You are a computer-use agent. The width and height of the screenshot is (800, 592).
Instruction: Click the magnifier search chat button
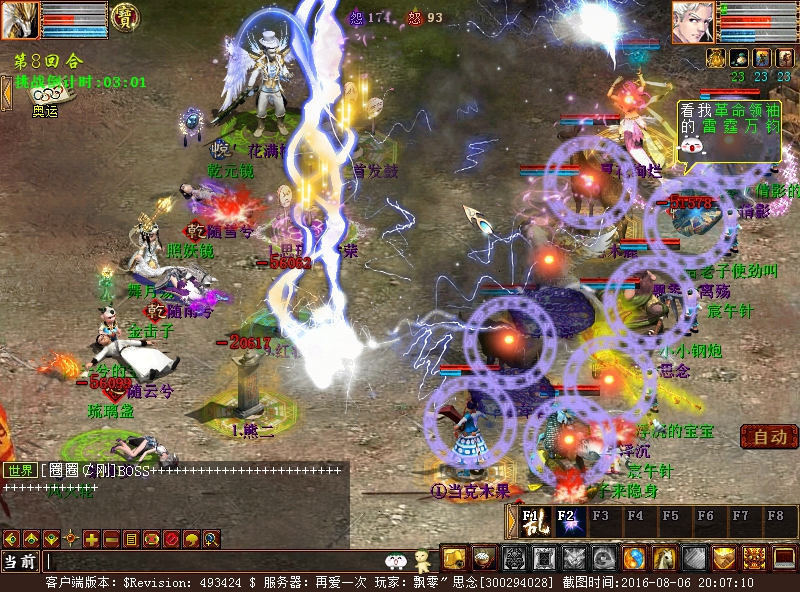tap(211, 539)
